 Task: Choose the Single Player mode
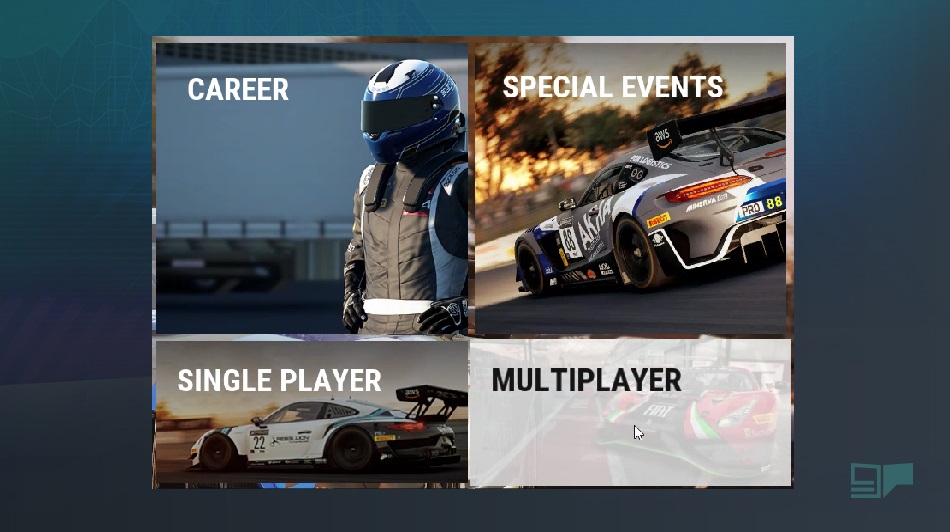310,412
